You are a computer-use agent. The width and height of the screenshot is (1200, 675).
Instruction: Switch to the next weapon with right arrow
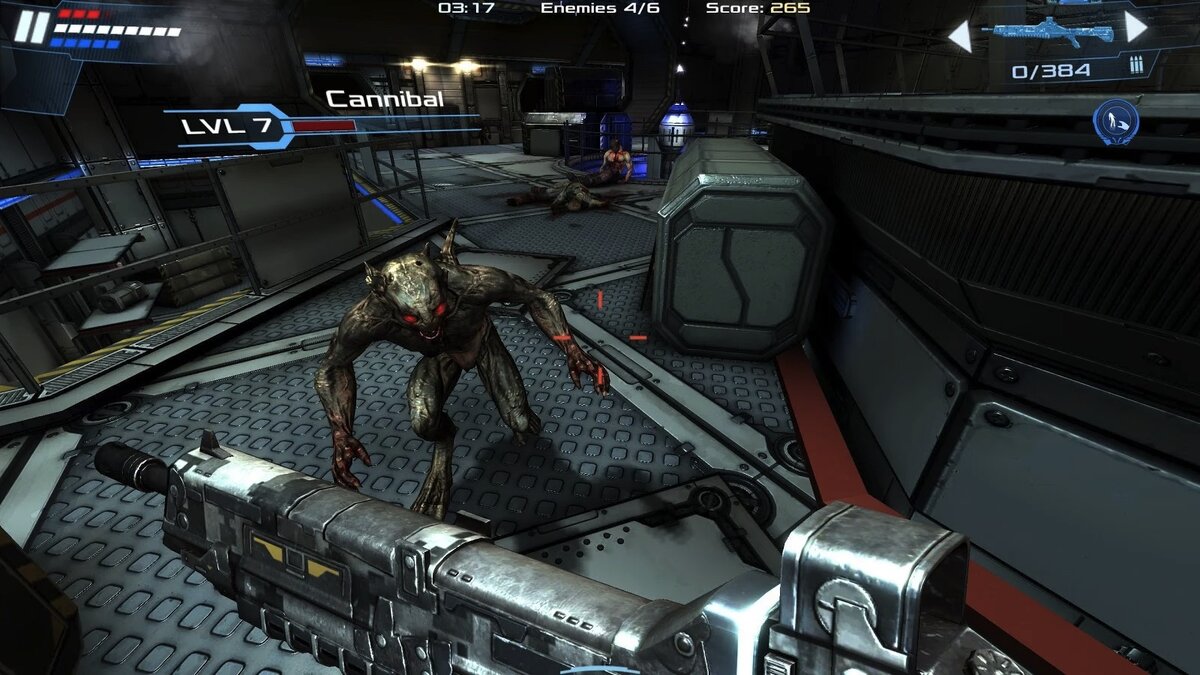click(x=1136, y=27)
